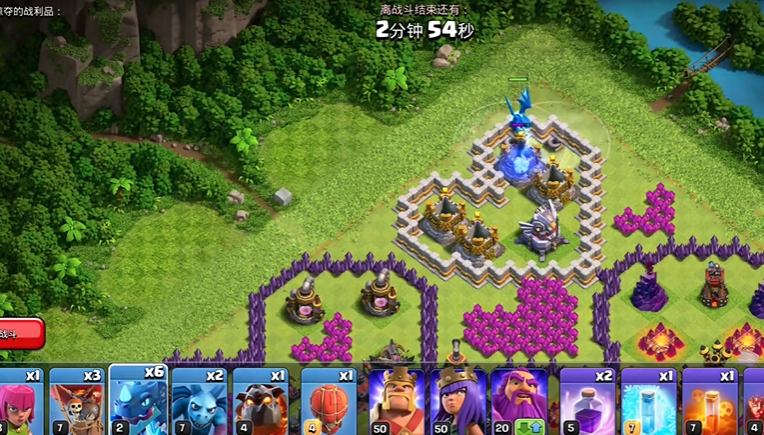This screenshot has height=435, width=764.
Task: Select the Lava Hound troop card
Action: pos(261,402)
